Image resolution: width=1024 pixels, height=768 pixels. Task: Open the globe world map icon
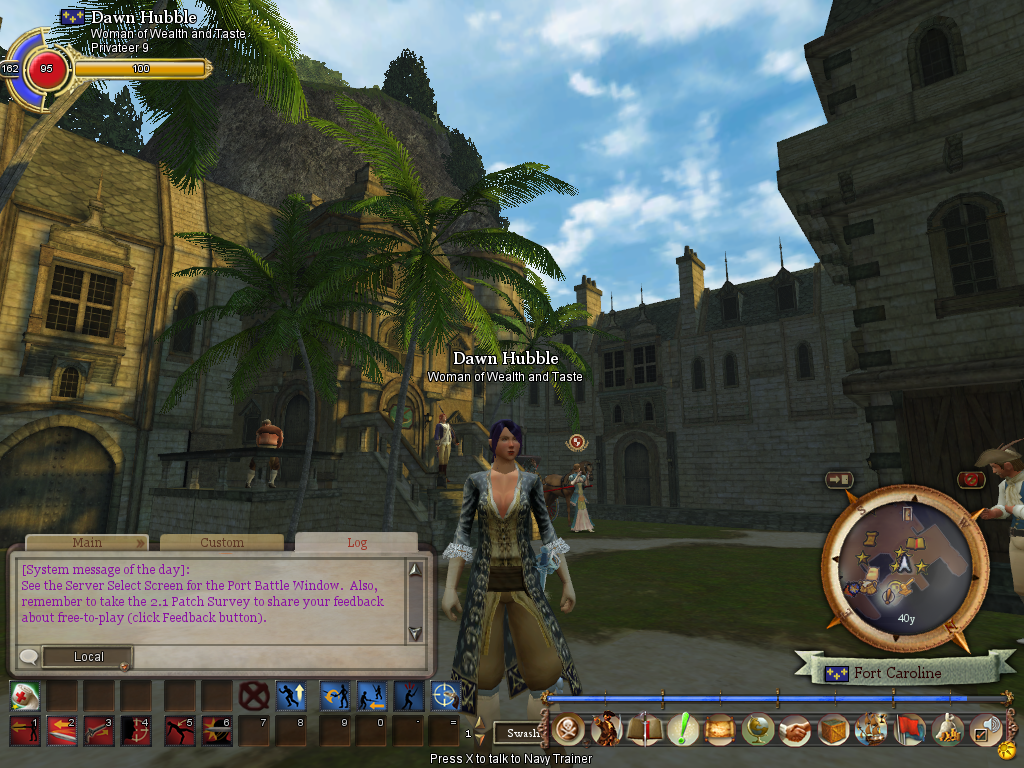(758, 731)
